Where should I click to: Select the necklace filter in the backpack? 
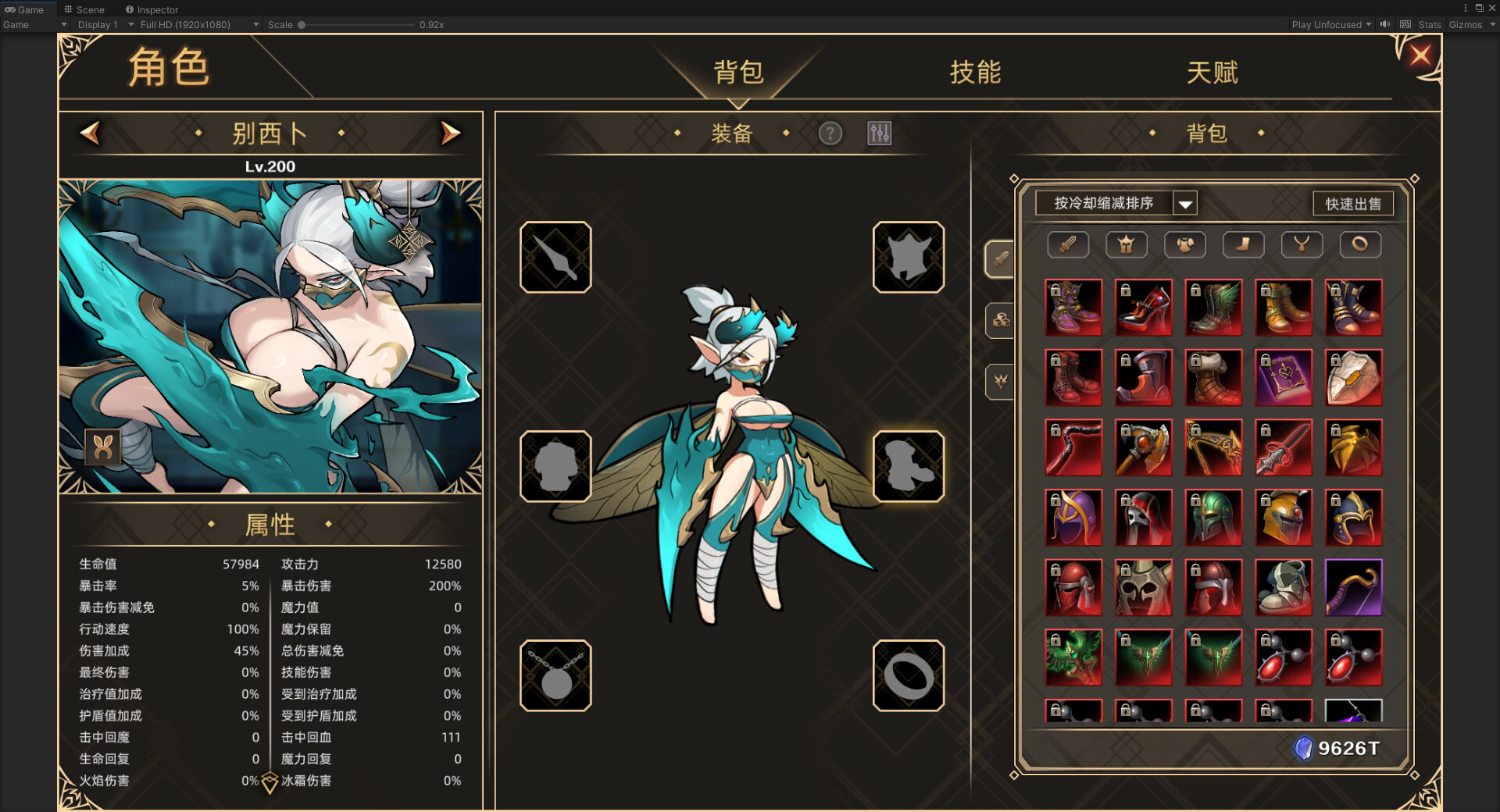point(1302,244)
